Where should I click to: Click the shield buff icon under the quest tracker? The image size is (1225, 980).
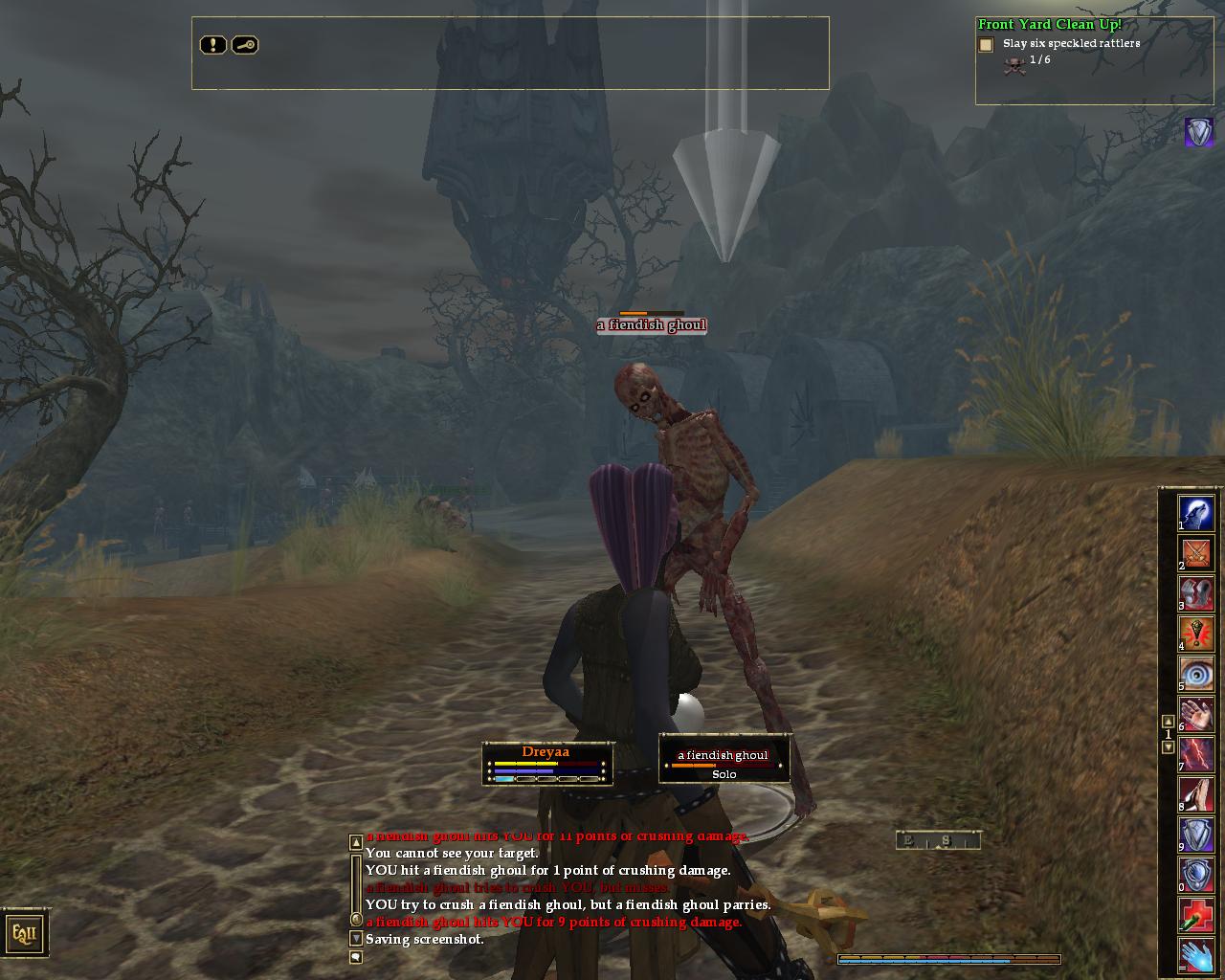click(x=1198, y=132)
